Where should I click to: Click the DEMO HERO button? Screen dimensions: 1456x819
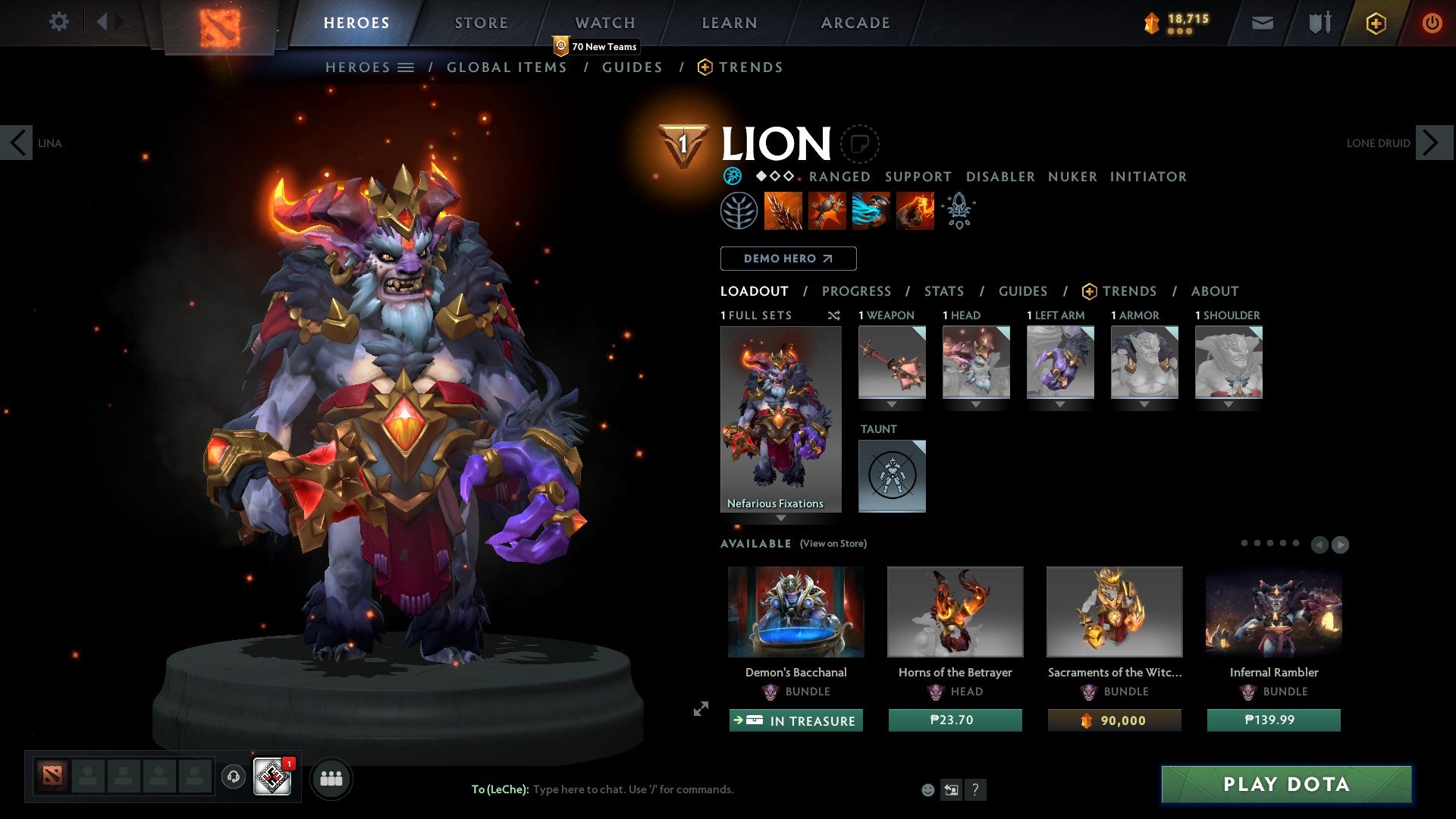pyautogui.click(x=787, y=258)
